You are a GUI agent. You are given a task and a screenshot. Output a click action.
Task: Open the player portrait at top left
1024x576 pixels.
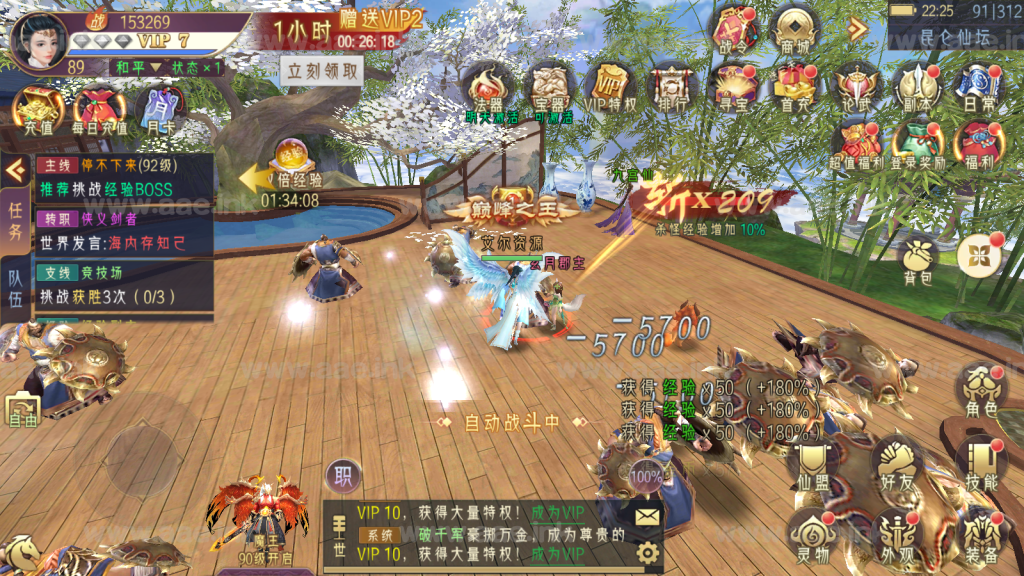coord(39,41)
